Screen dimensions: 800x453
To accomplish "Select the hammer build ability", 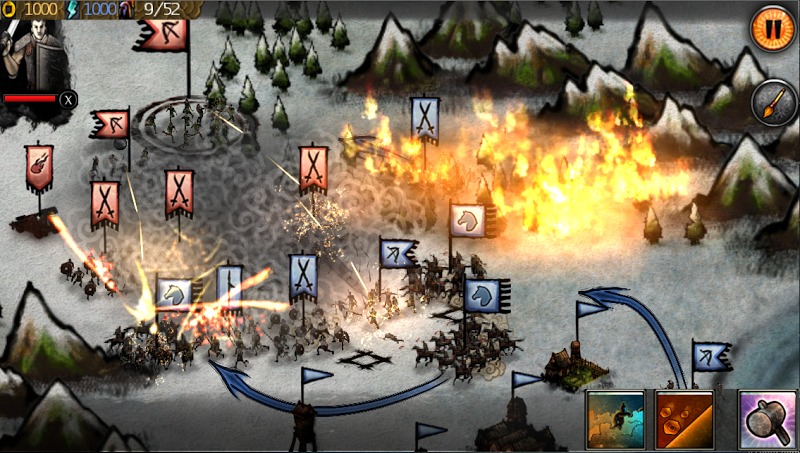I will tap(767, 419).
